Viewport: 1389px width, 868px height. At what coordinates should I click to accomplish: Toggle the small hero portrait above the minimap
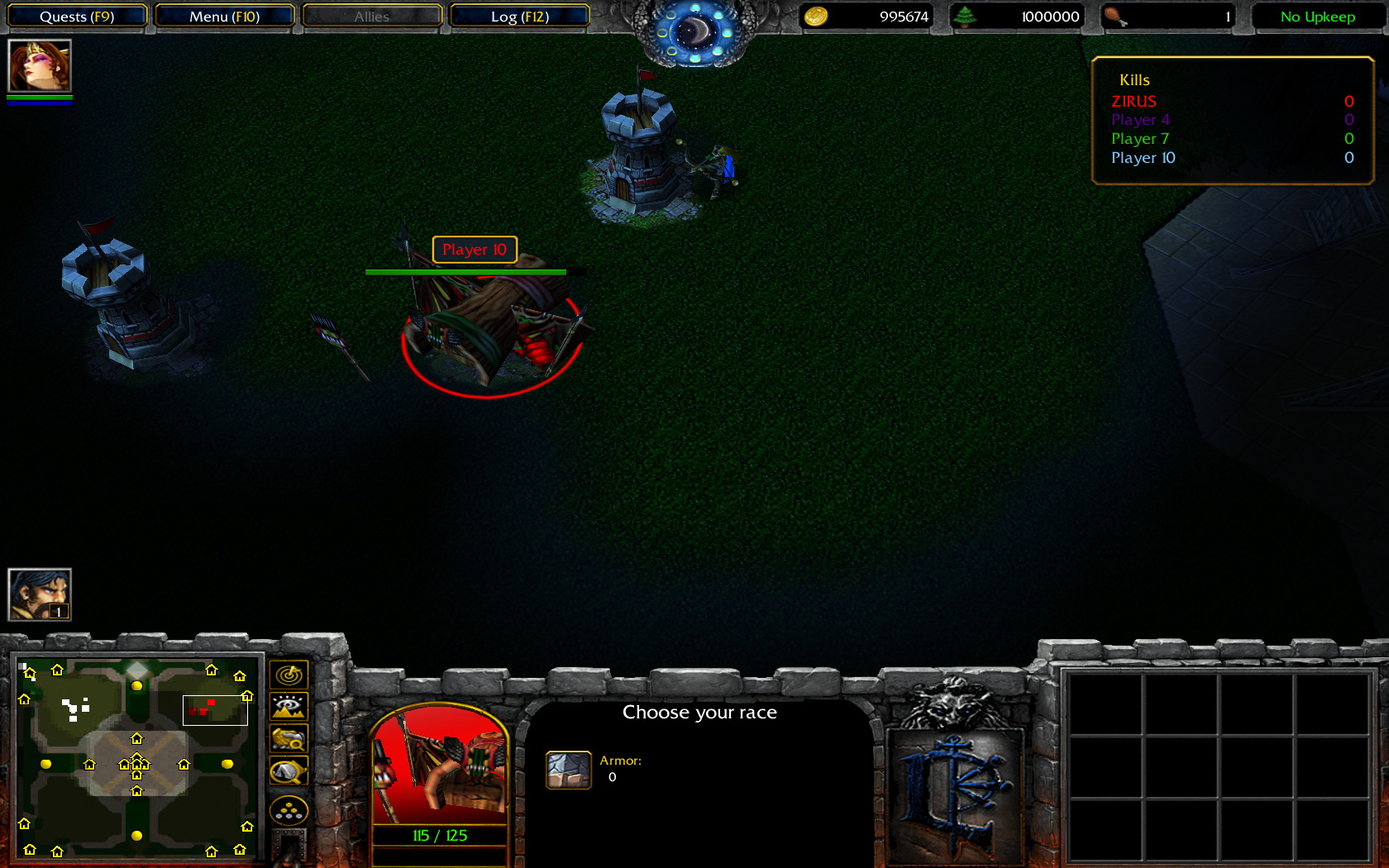(39, 594)
